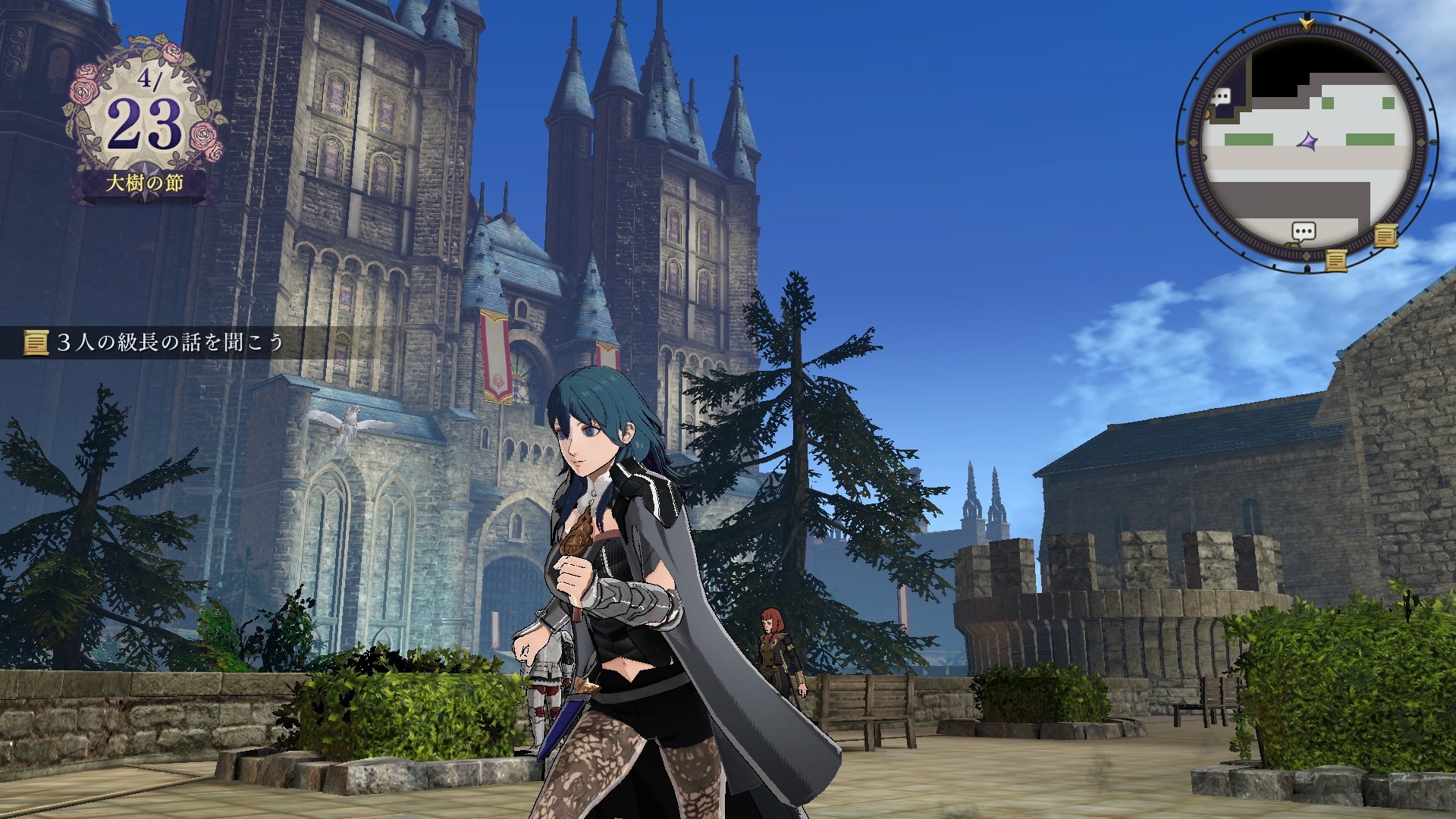Toggle the right diamond marker on the minimap ring
The image size is (1456, 819).
pyautogui.click(x=1420, y=143)
